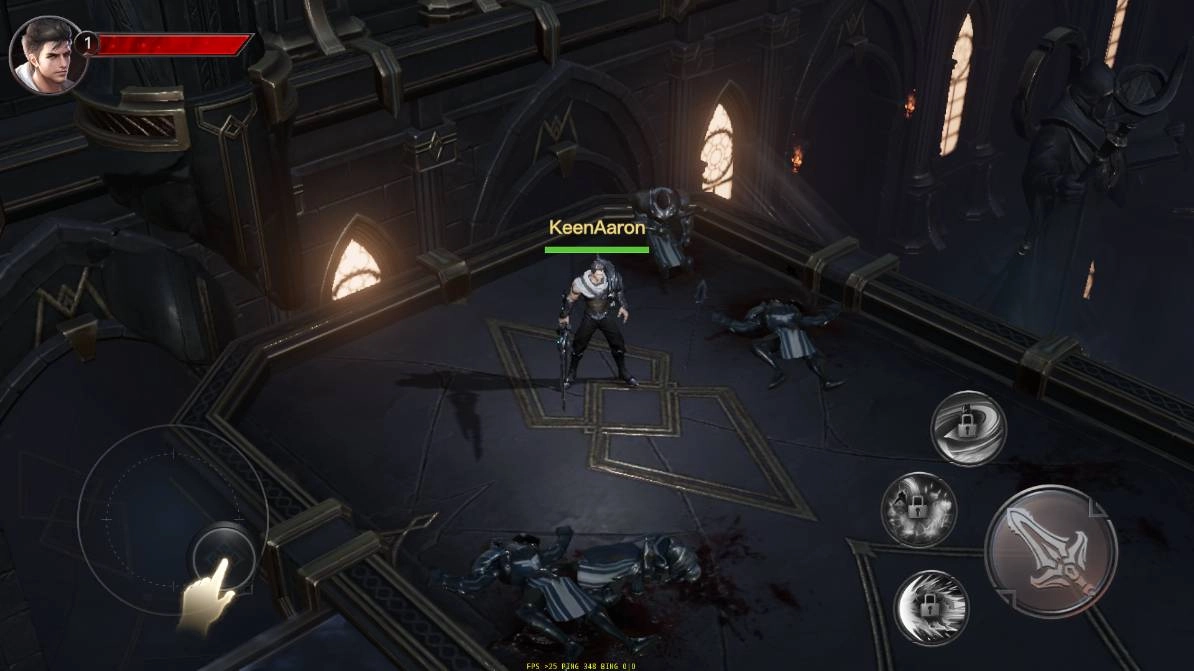Activate the locked burst skill in the middle
This screenshot has height=671, width=1194.
(918, 509)
